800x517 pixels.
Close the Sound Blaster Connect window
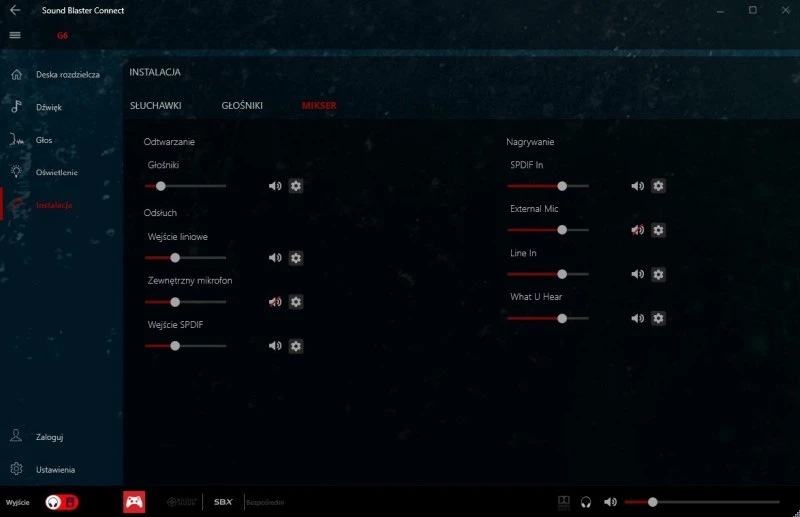(781, 10)
